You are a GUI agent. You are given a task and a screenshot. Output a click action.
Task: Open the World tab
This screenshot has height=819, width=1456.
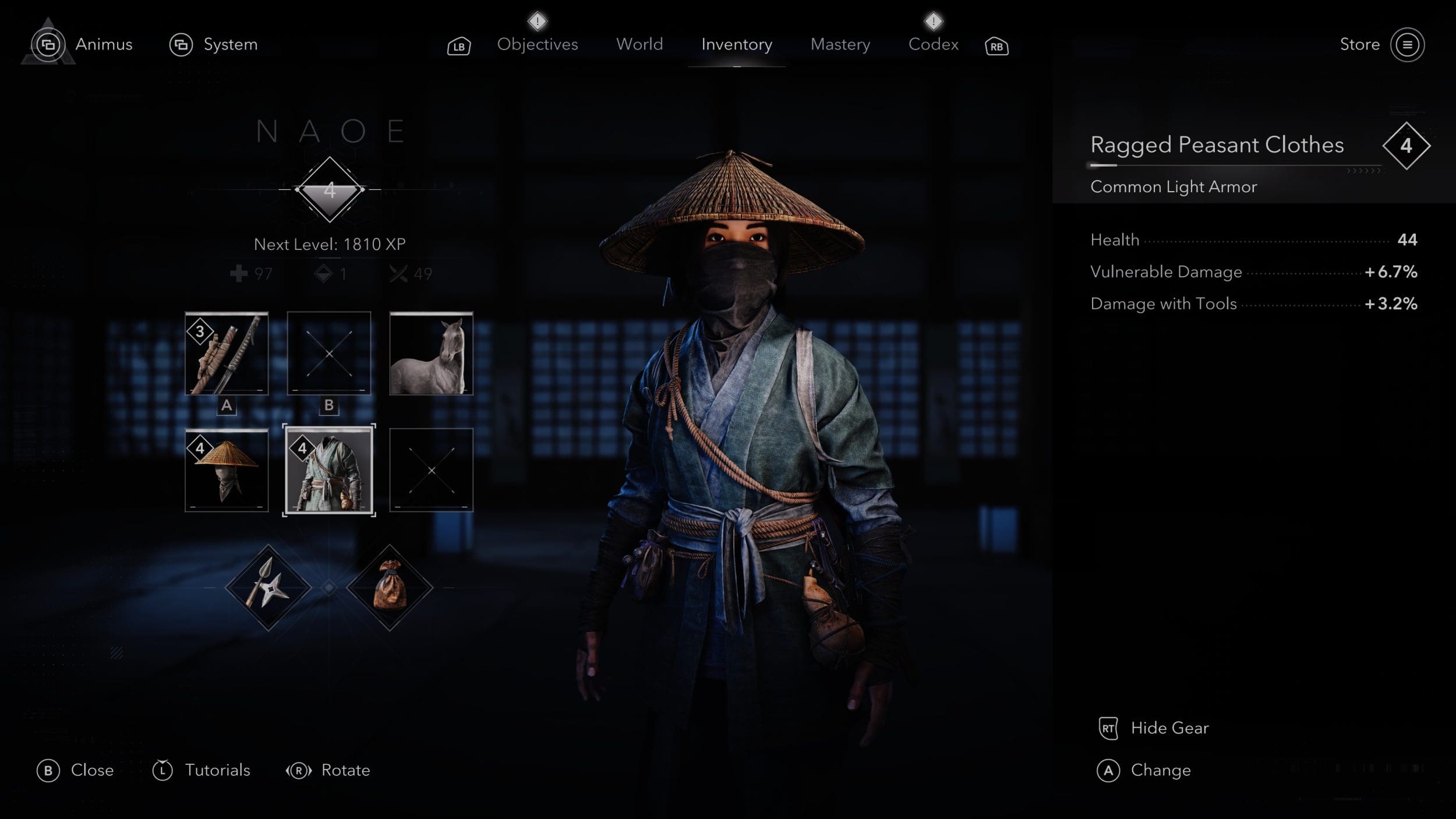click(x=639, y=44)
